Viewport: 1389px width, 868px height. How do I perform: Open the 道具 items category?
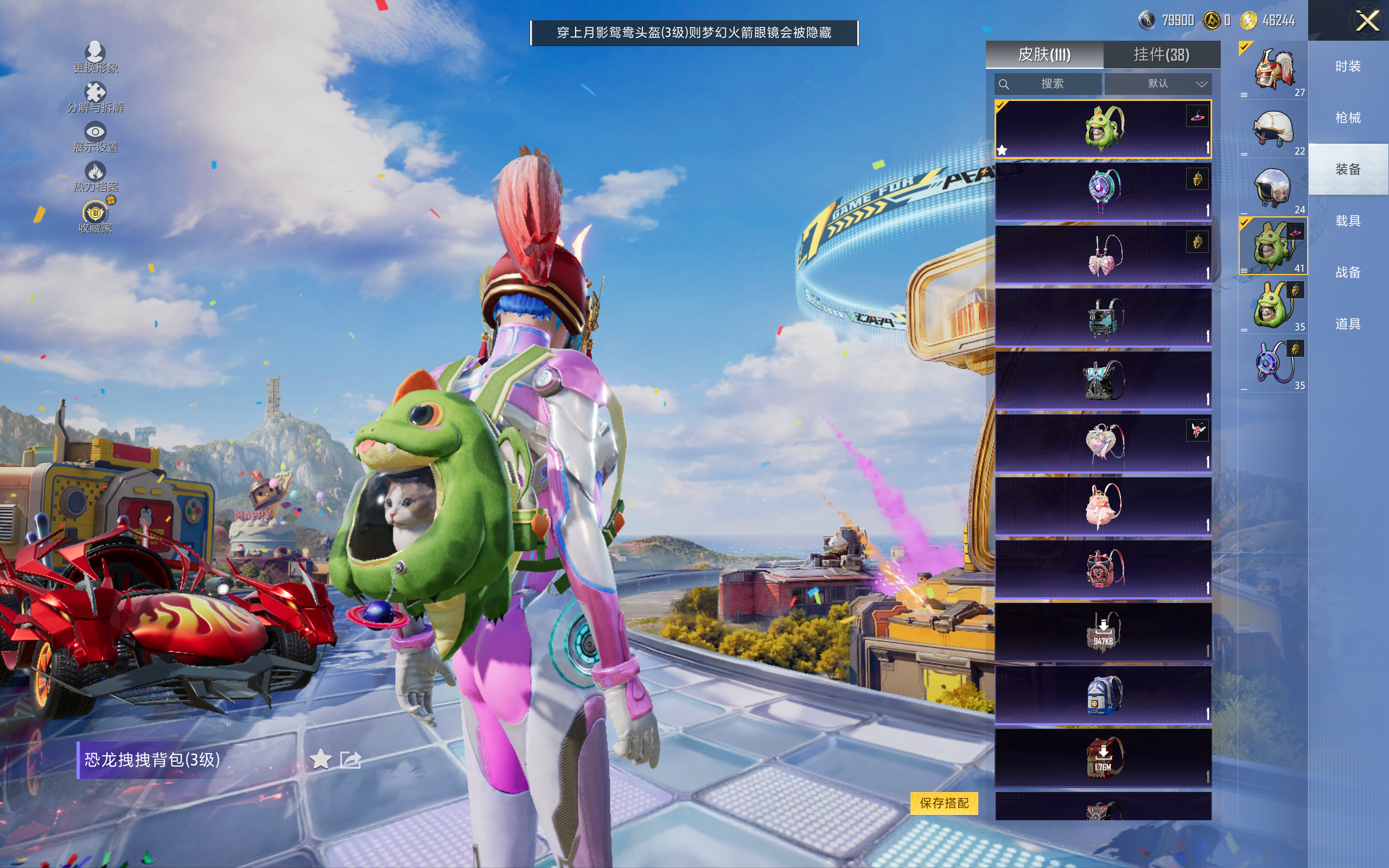1348,324
